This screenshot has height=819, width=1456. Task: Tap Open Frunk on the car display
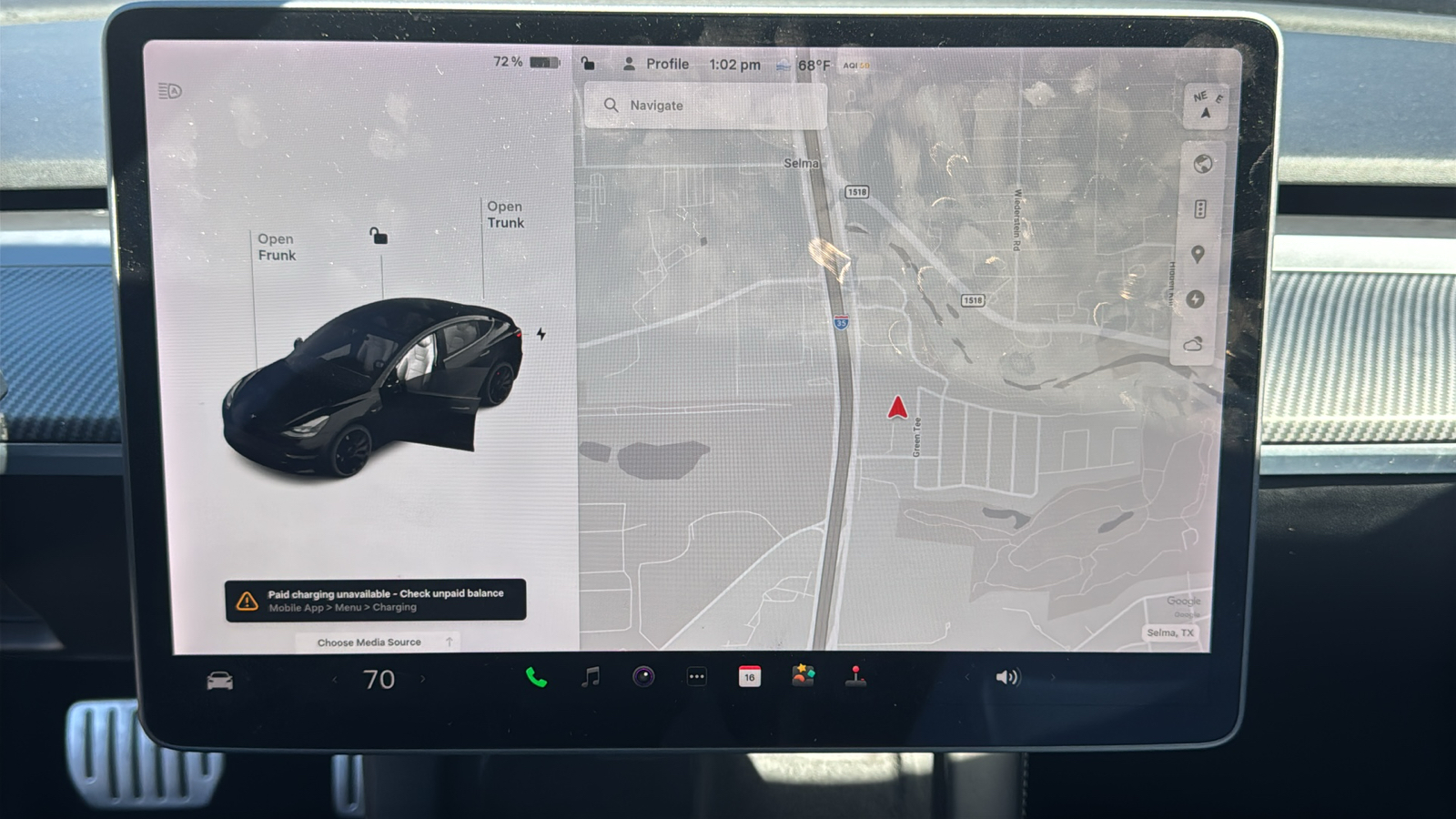point(276,247)
